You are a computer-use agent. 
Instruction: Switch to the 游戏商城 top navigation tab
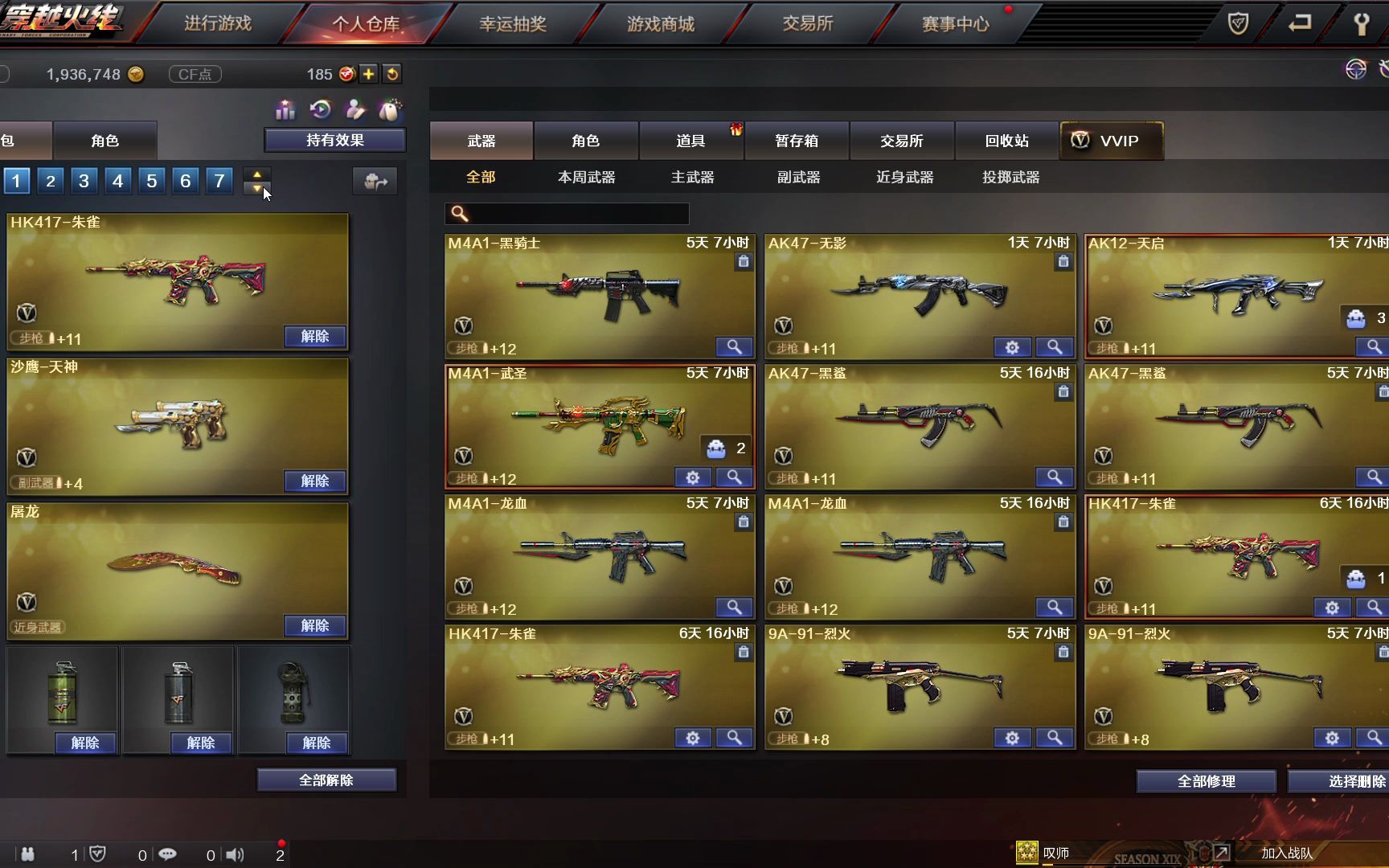click(659, 24)
